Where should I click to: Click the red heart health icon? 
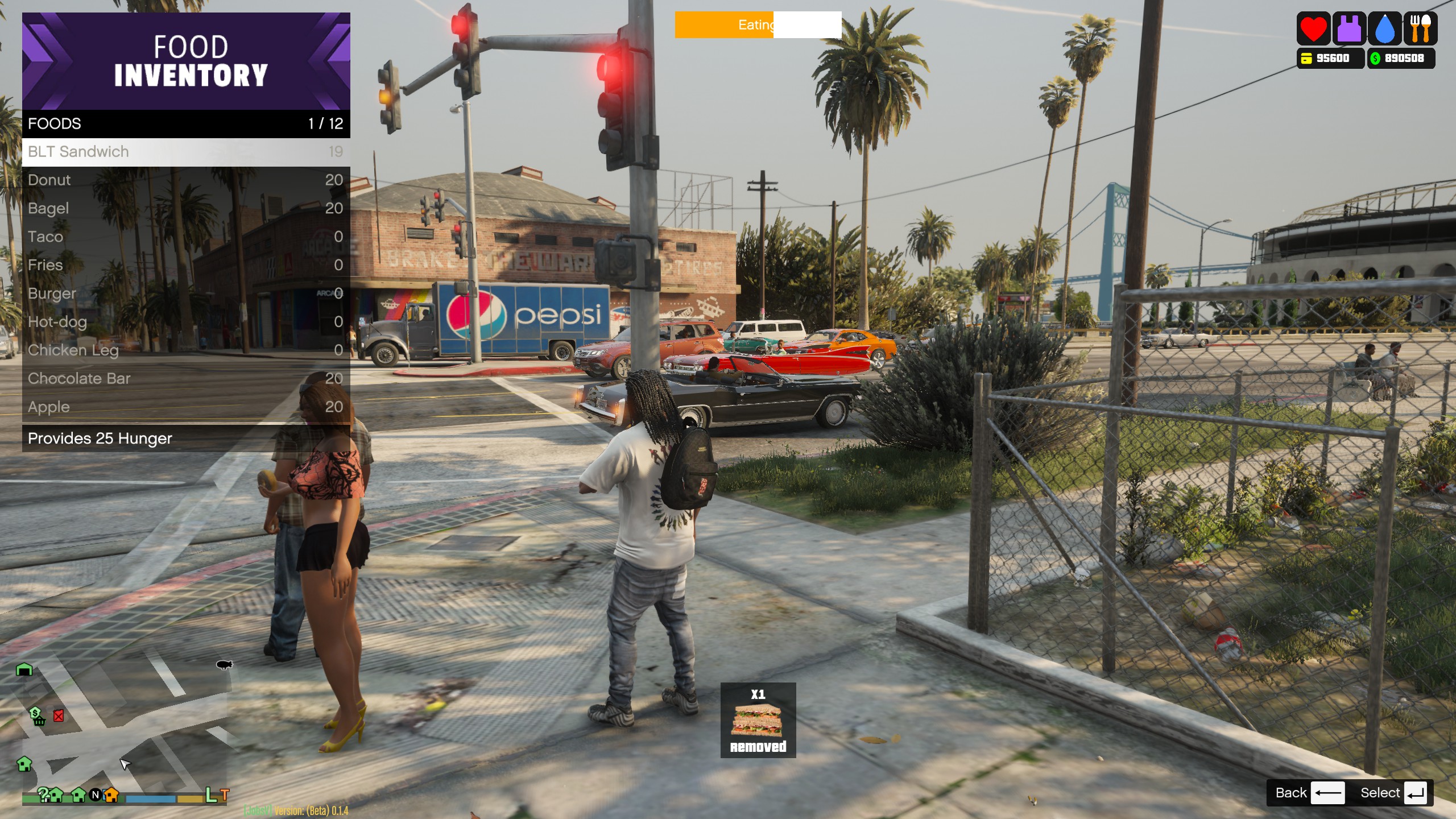[1313, 29]
